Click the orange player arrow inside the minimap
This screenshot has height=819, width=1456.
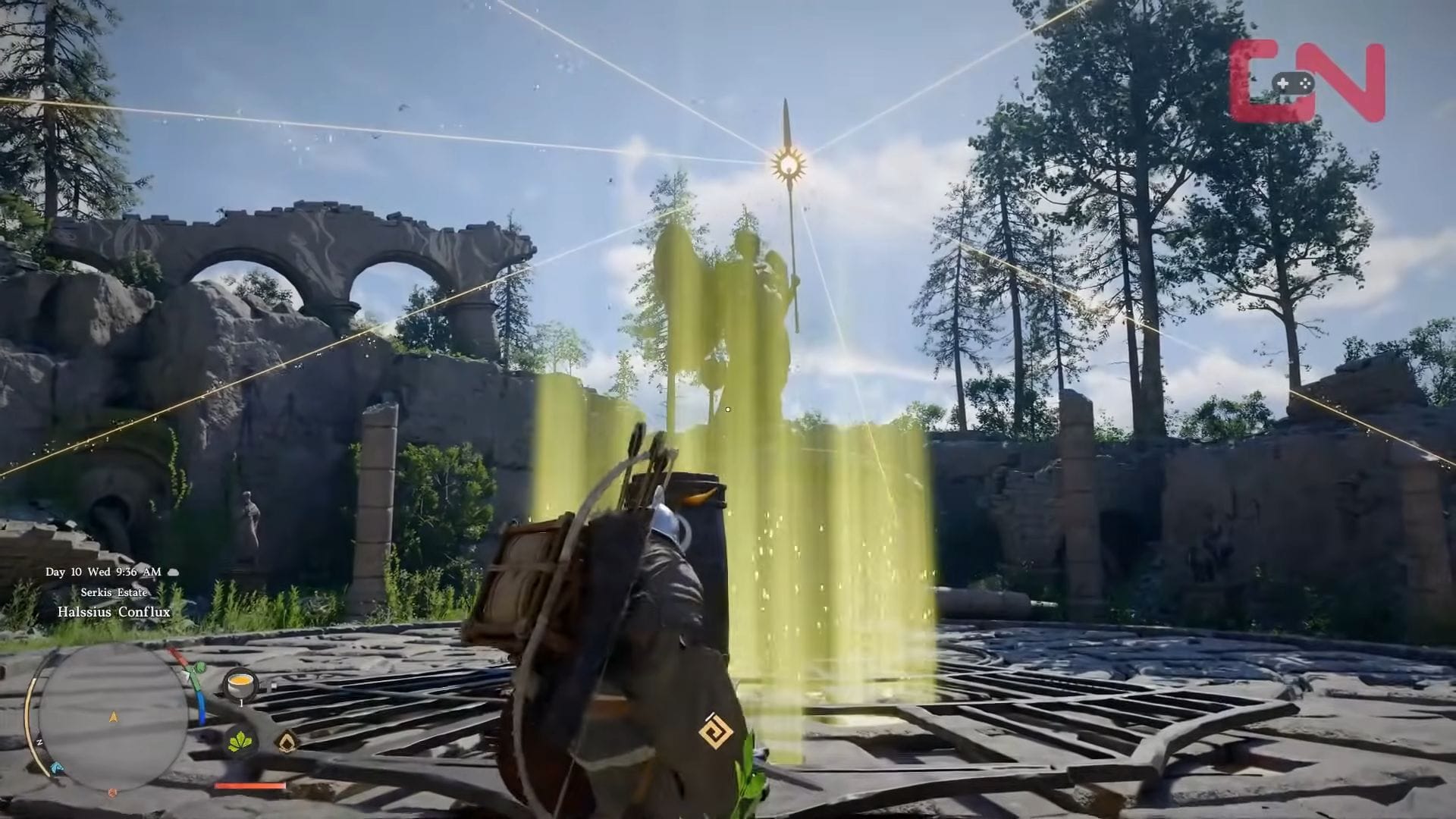114,717
